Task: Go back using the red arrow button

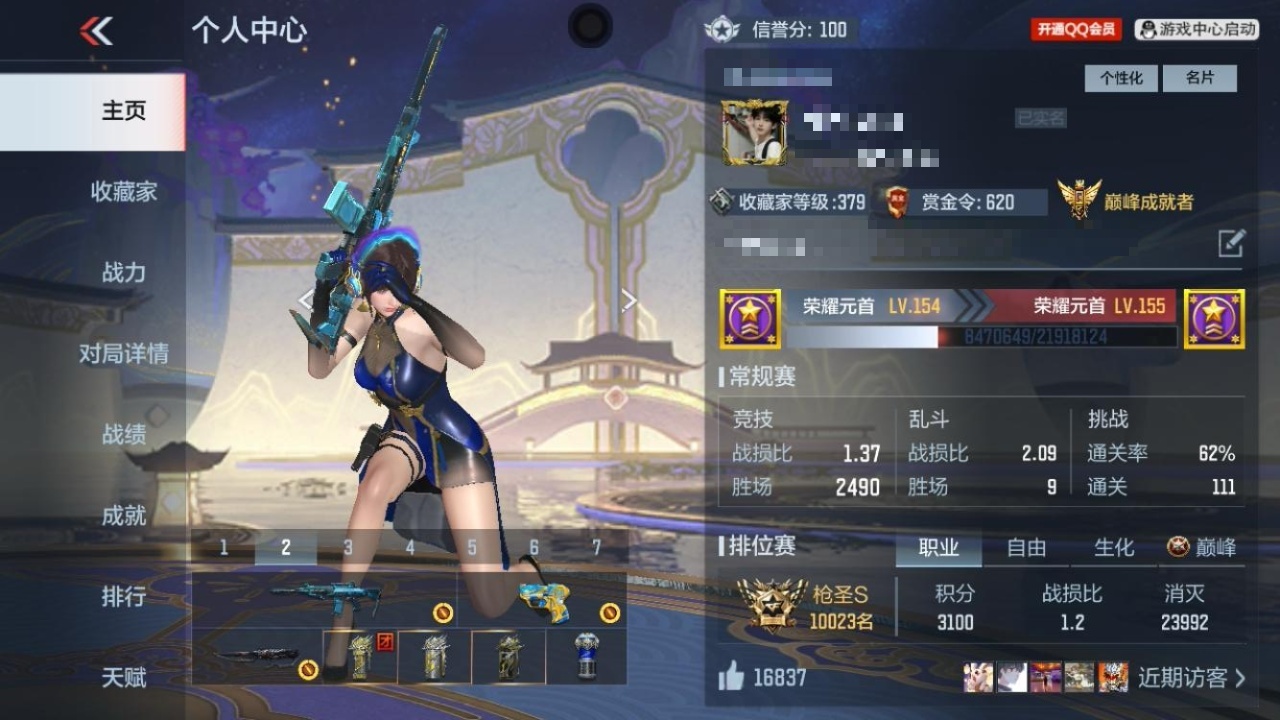Action: click(96, 31)
